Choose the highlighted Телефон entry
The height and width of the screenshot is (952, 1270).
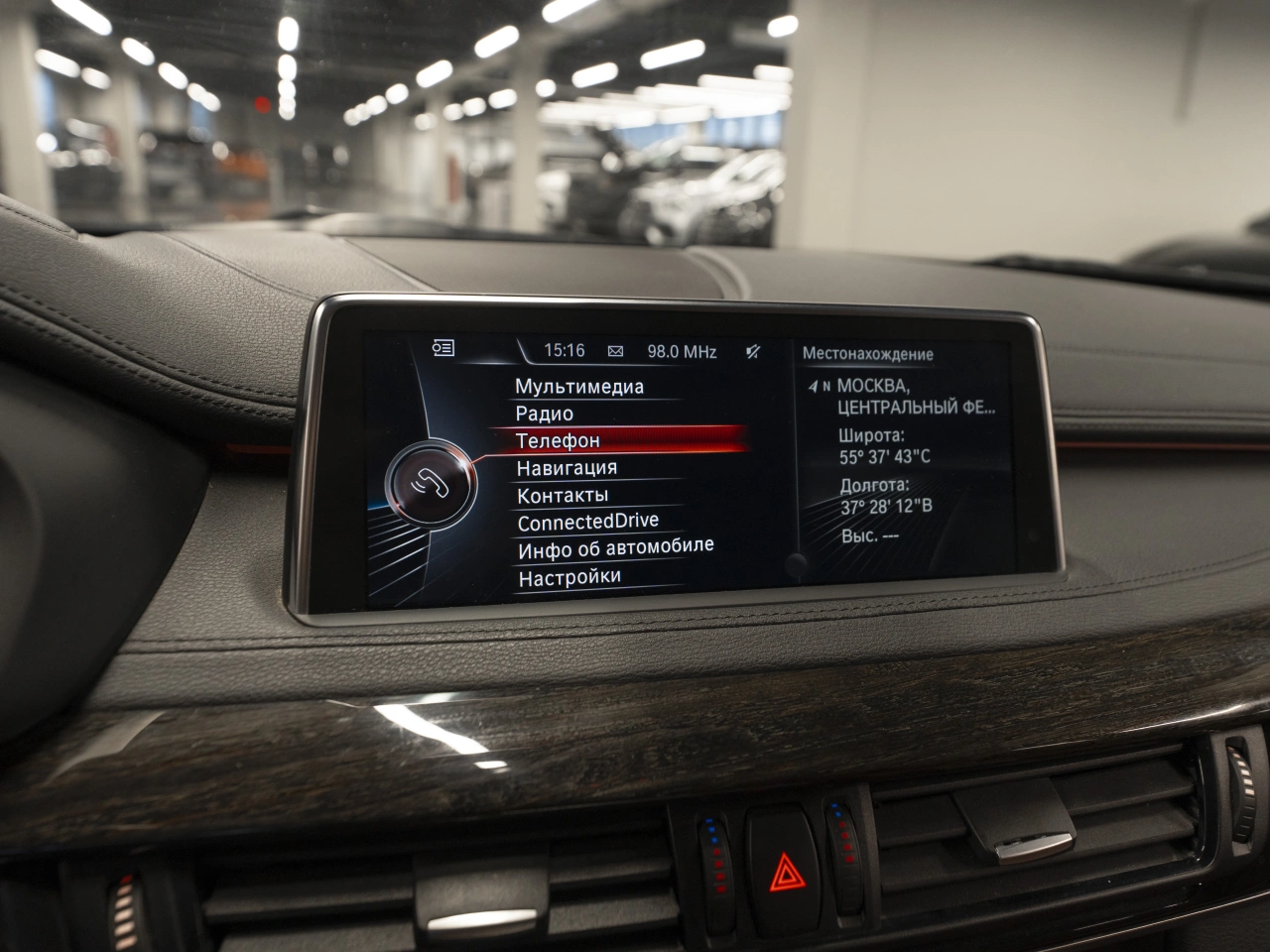click(559, 440)
